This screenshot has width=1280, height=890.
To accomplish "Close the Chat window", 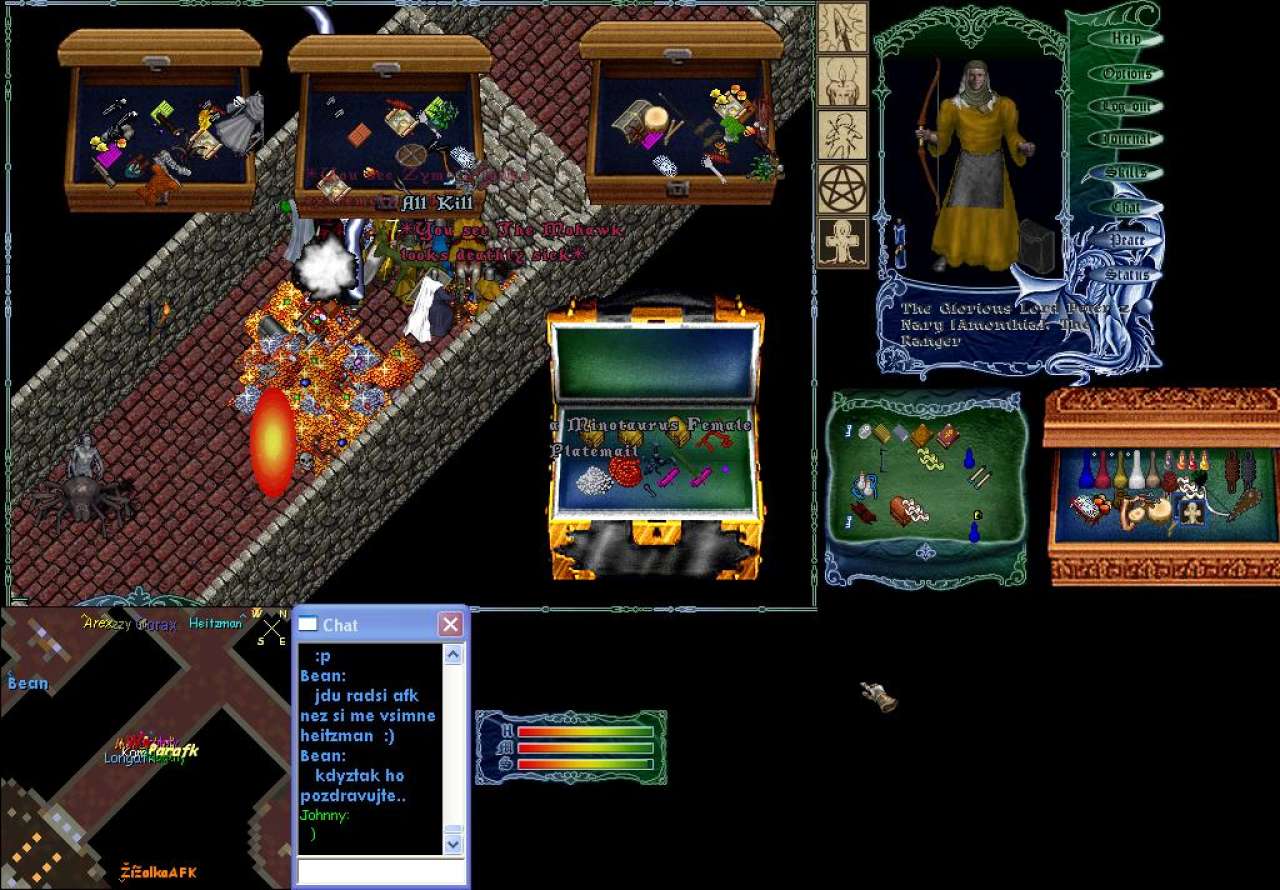I will [x=450, y=625].
